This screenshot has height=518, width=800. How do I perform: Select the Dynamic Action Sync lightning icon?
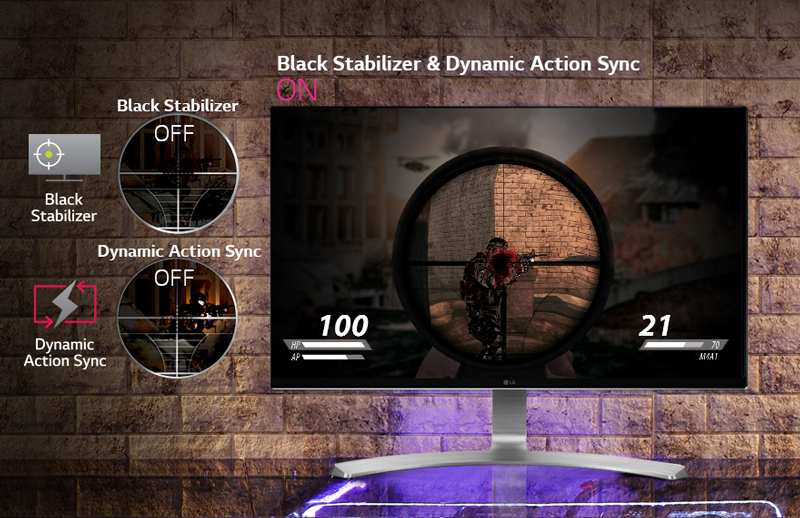click(64, 307)
